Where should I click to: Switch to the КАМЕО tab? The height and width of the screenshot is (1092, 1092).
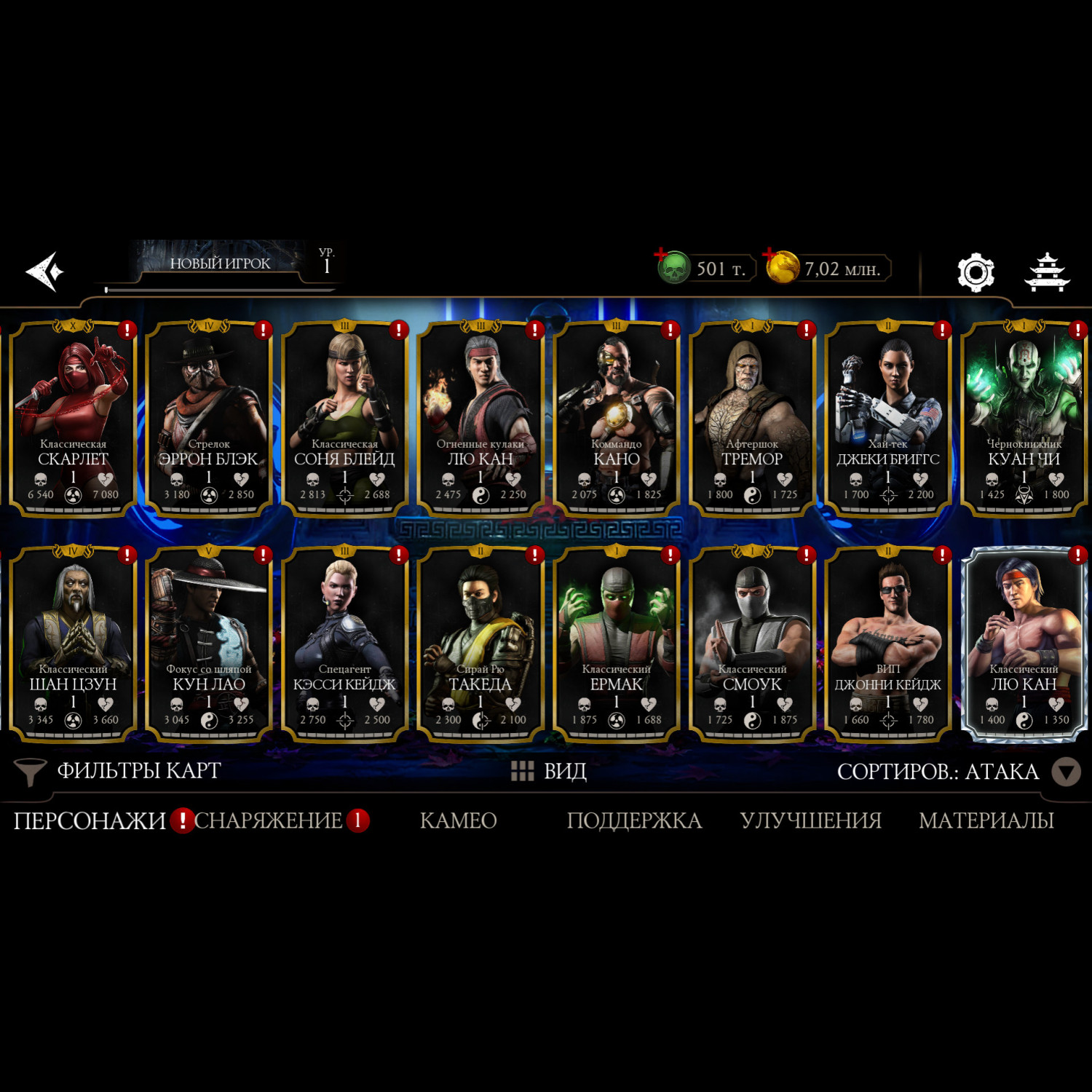tap(458, 820)
